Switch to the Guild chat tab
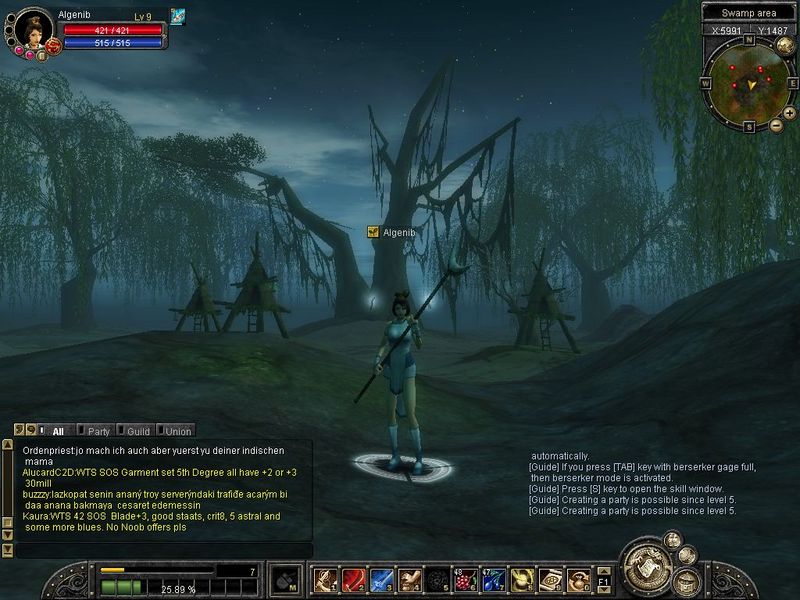Image resolution: width=800 pixels, height=600 pixels. [137, 431]
